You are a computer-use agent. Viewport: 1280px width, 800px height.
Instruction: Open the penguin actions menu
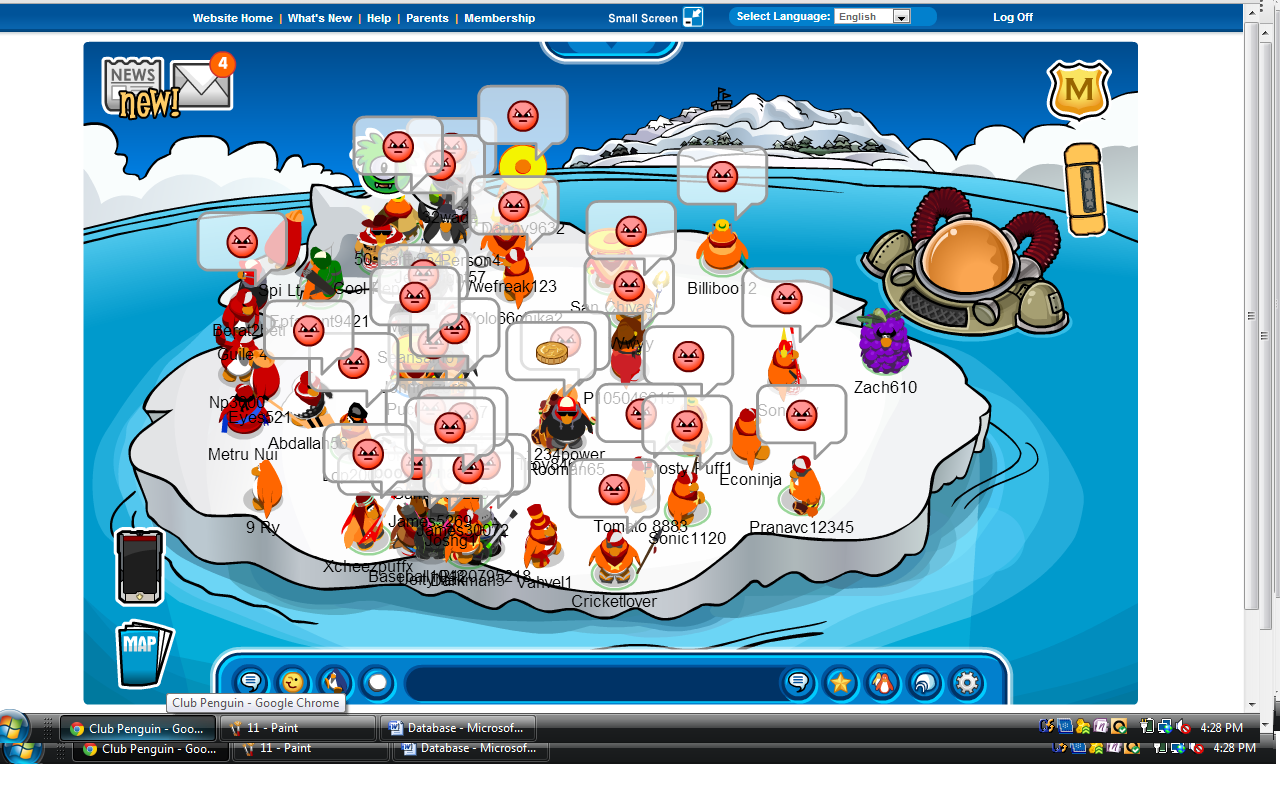coord(334,683)
